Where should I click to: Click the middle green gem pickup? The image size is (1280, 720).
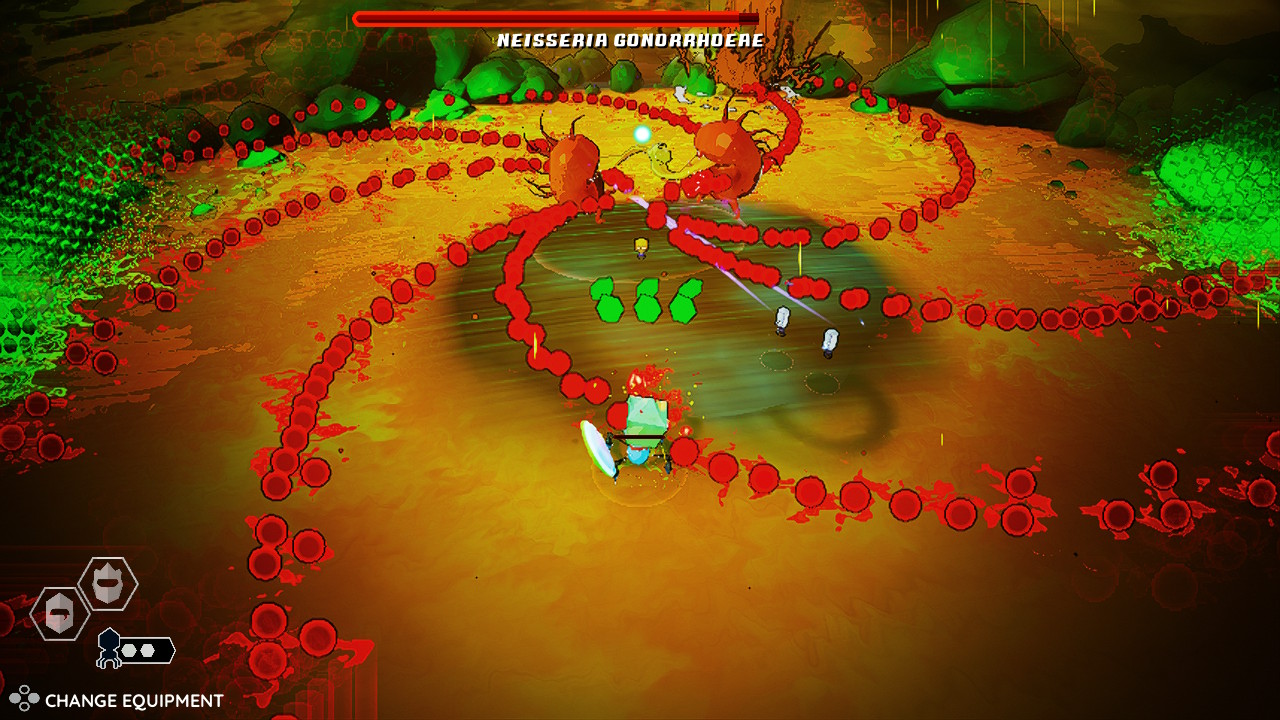point(647,298)
